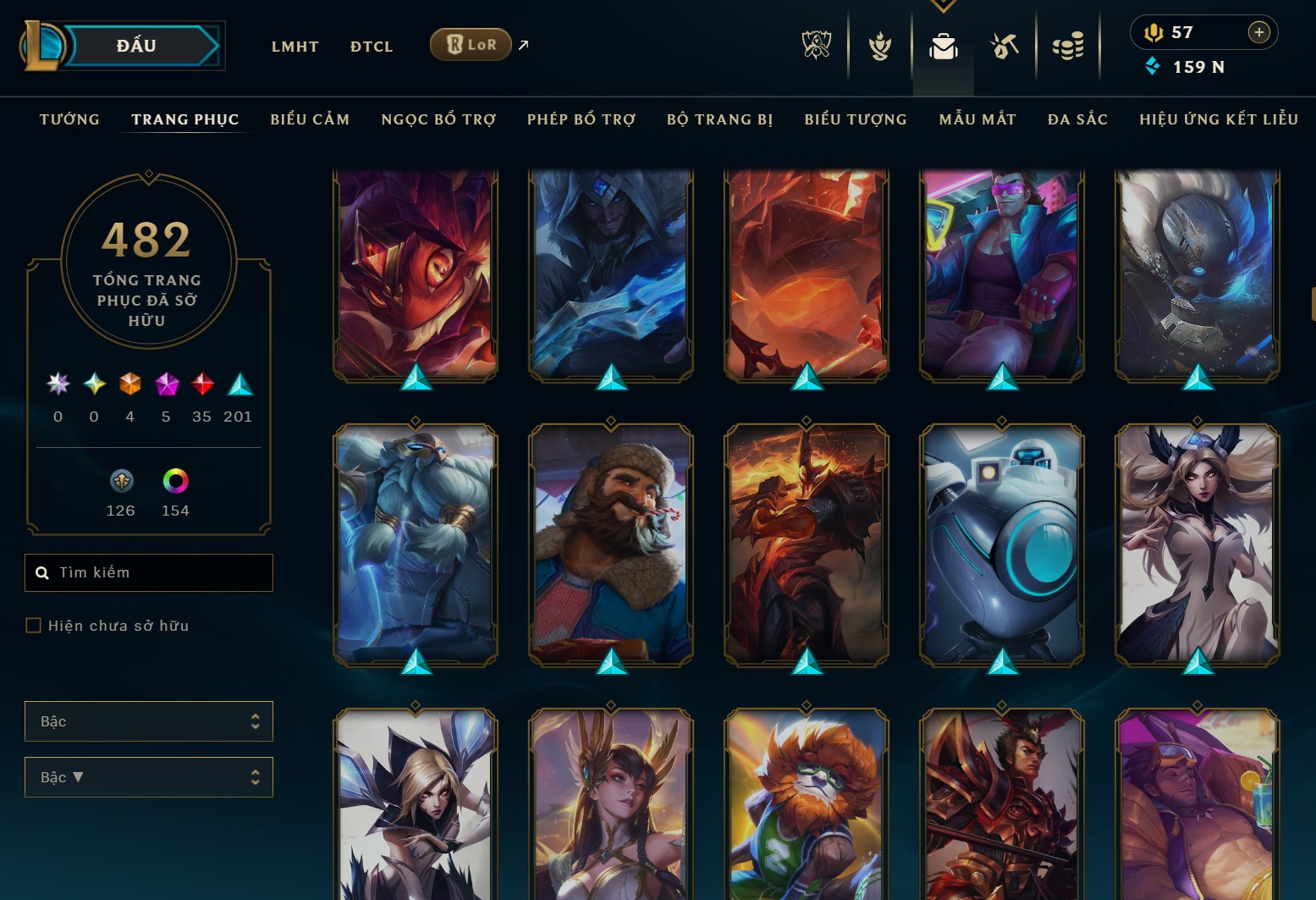The width and height of the screenshot is (1316, 900).
Task: Switch to the TƯỚNG tab
Action: tap(69, 119)
